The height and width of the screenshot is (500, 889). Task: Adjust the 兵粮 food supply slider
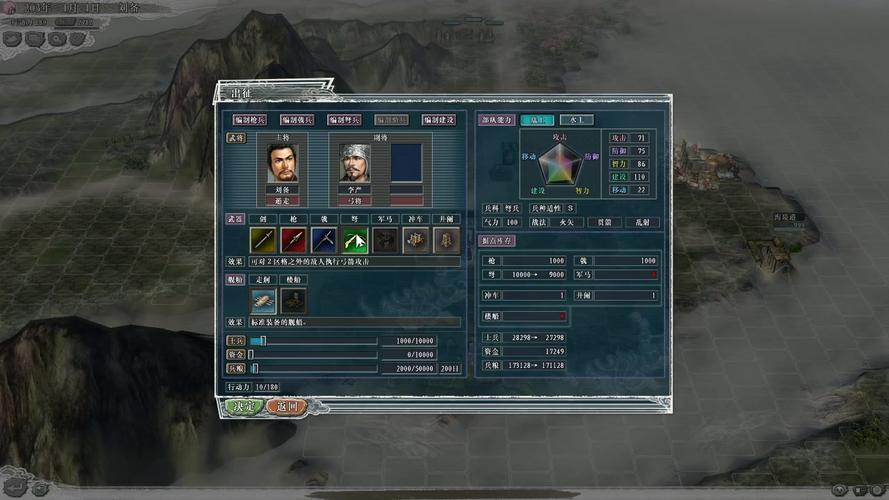point(252,368)
